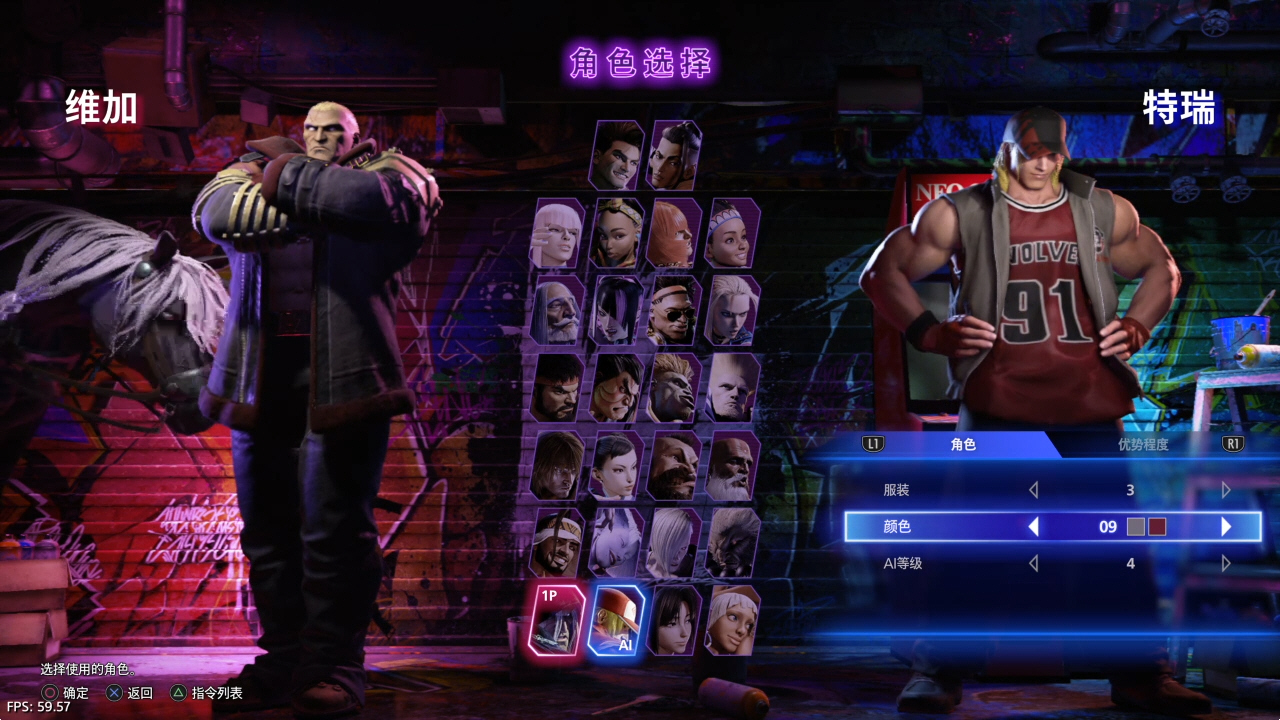Screen dimensions: 1280x720
Task: Select the AI-marked Terry portrait
Action: tap(616, 621)
